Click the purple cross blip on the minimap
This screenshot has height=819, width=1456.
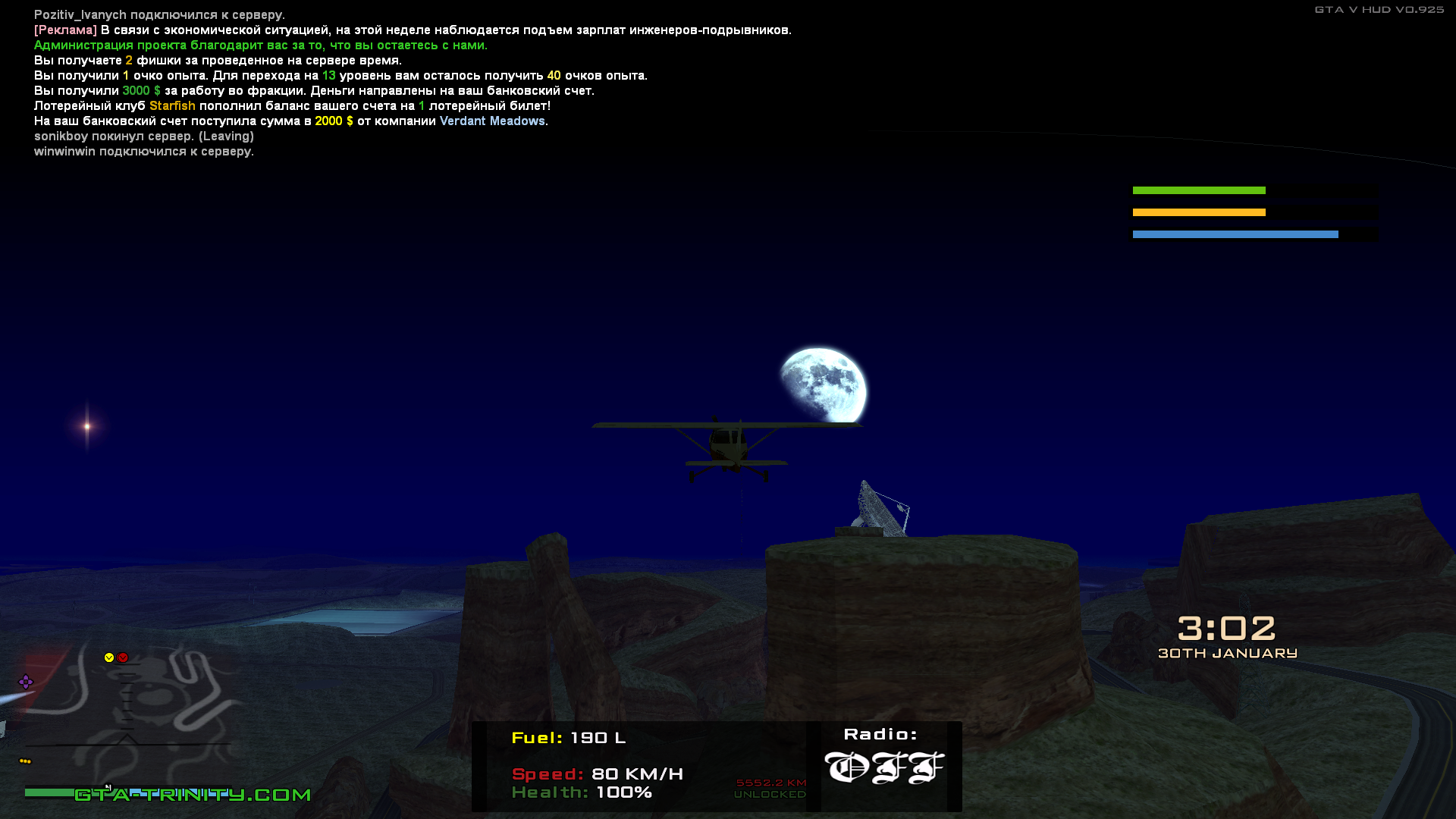pyautogui.click(x=26, y=682)
